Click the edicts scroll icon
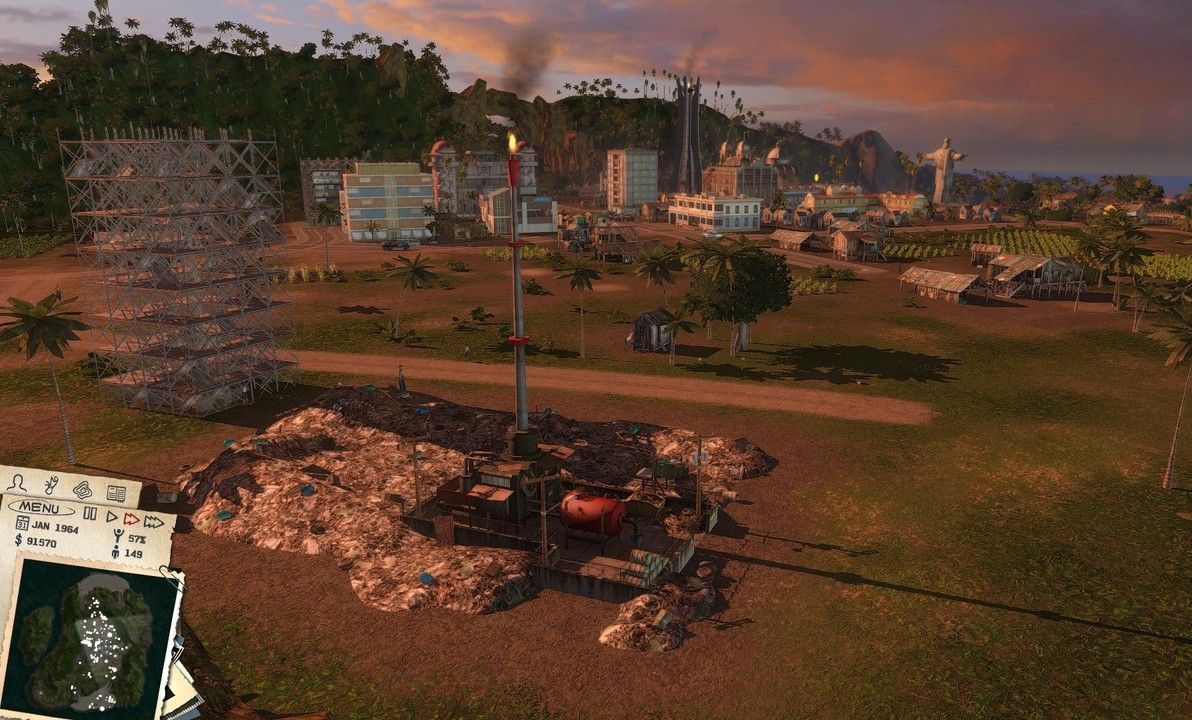The width and height of the screenshot is (1192, 720). tap(50, 486)
